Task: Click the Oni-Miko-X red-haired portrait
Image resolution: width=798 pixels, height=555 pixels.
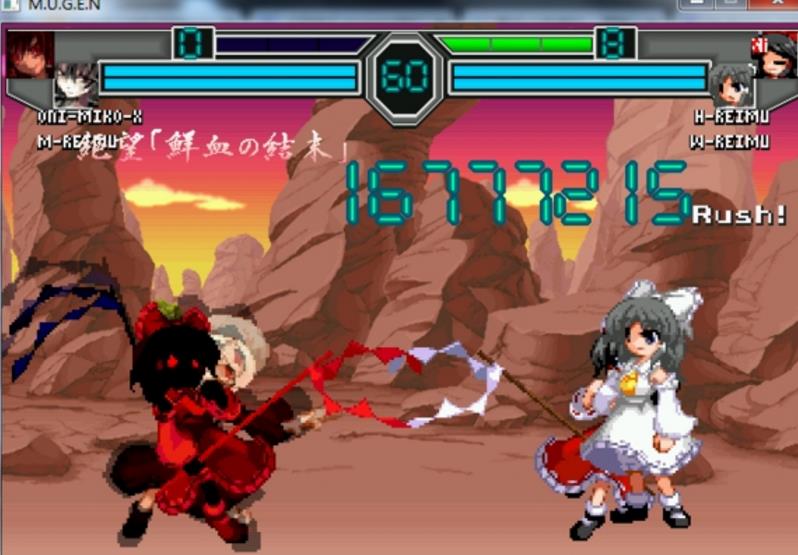Action: click(x=29, y=54)
